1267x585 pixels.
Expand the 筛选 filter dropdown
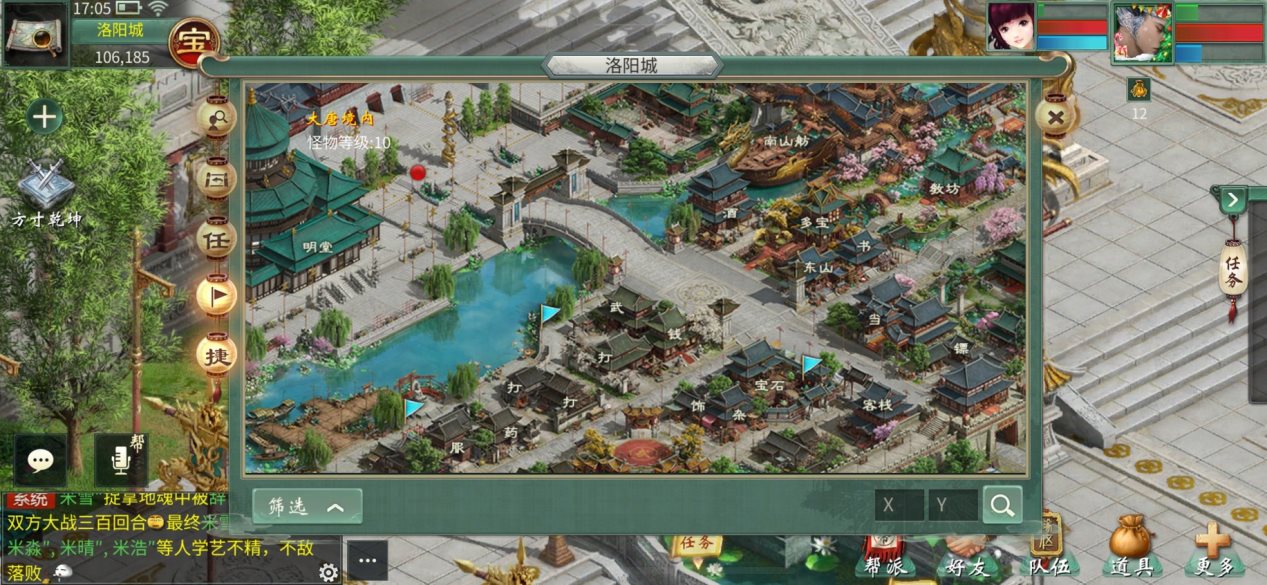(307, 506)
